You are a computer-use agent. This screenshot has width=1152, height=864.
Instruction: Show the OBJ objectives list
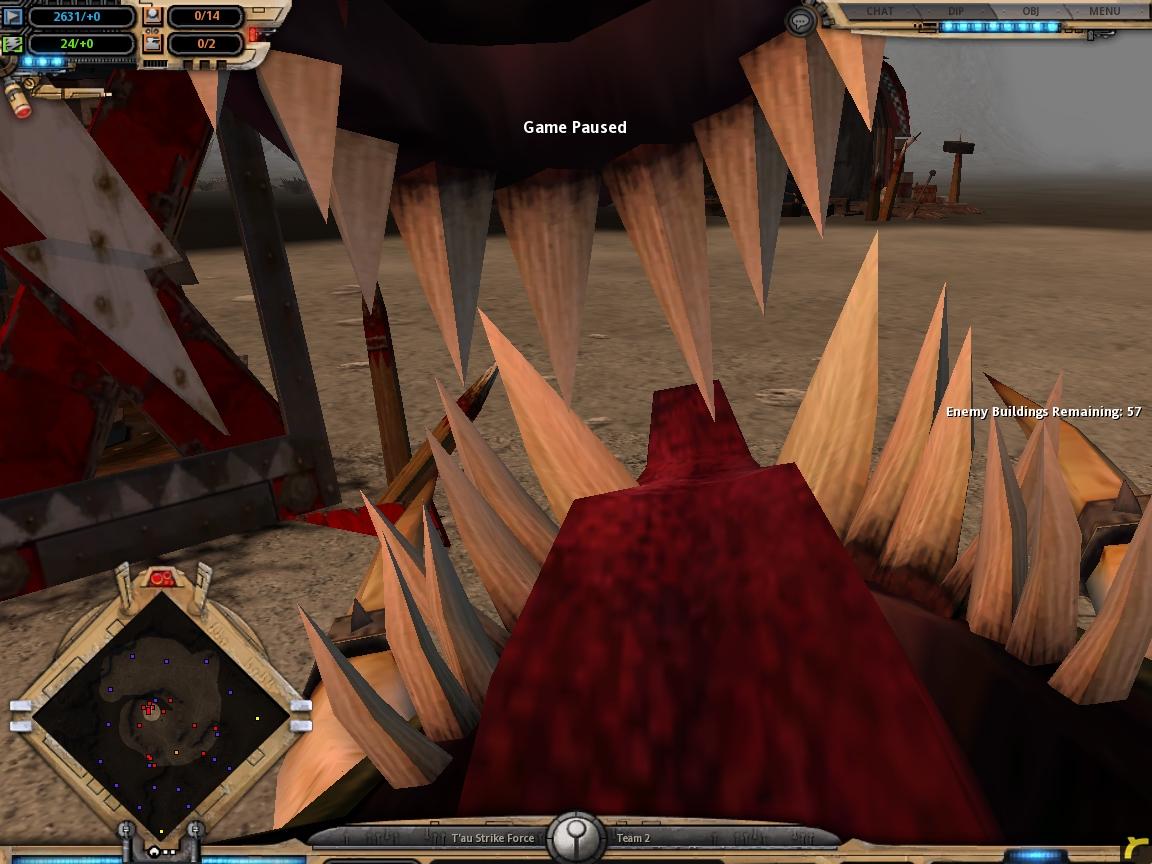click(x=1030, y=12)
